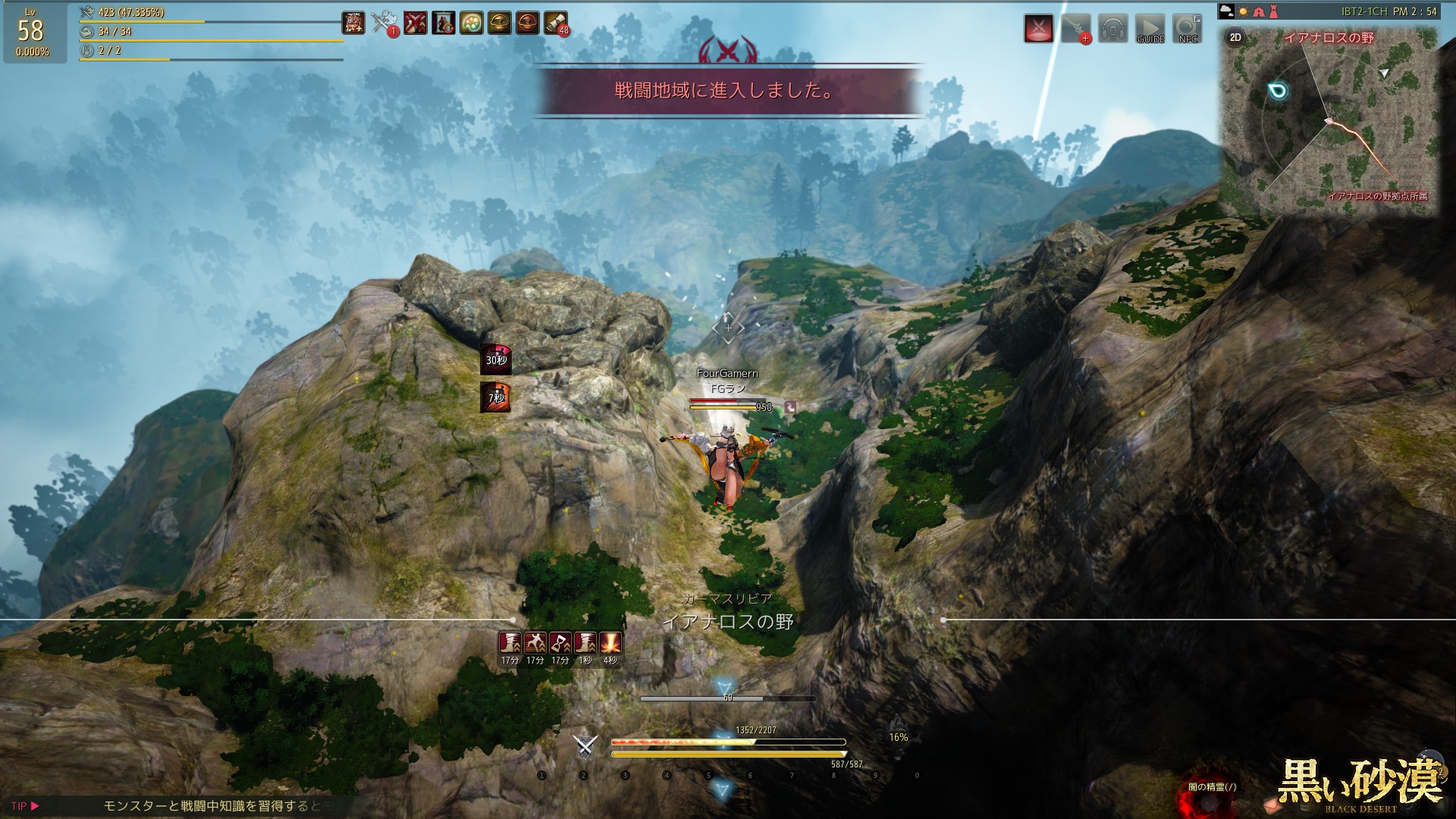The width and height of the screenshot is (1456, 819).
Task: Select the explosion buff icon with 4秒
Action: (x=610, y=643)
